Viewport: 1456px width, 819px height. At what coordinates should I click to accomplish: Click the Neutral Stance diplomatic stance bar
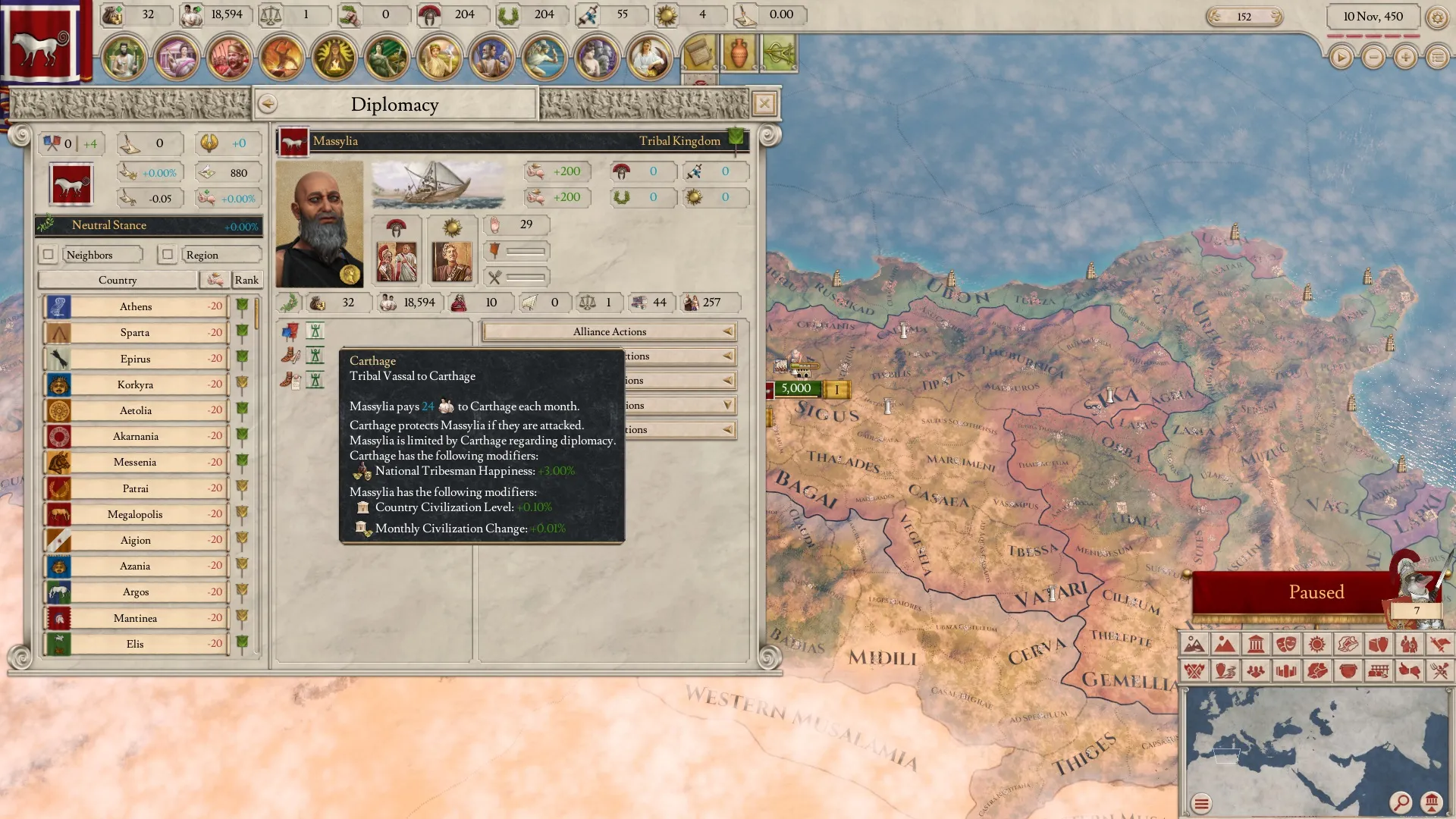click(x=149, y=225)
